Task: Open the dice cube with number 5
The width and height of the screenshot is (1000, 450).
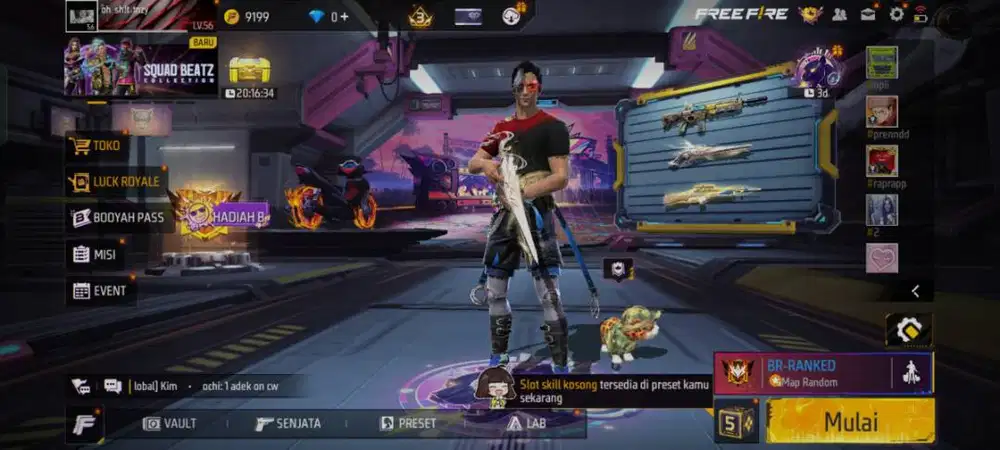Action: [x=735, y=421]
